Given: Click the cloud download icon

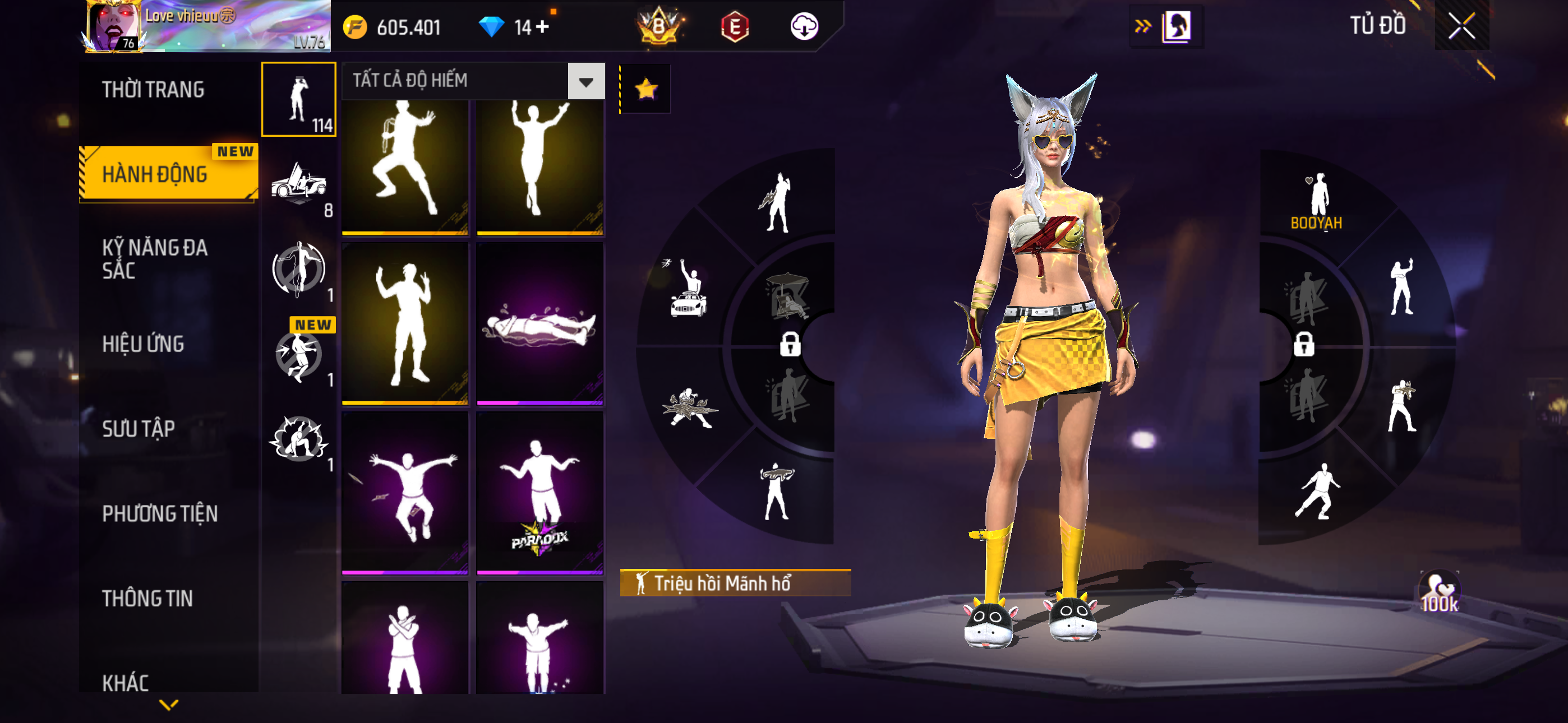Looking at the screenshot, I should pyautogui.click(x=804, y=27).
